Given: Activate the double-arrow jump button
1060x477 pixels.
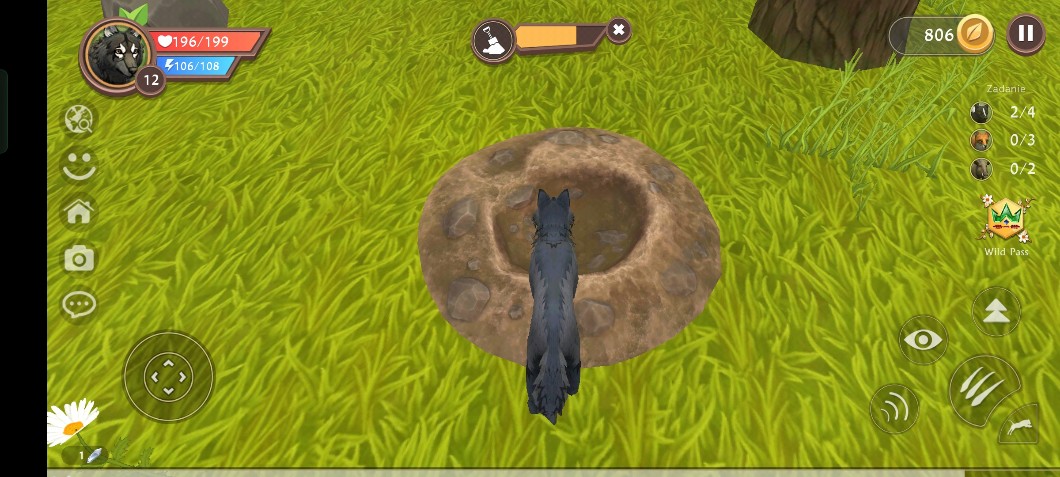Looking at the screenshot, I should [x=996, y=311].
